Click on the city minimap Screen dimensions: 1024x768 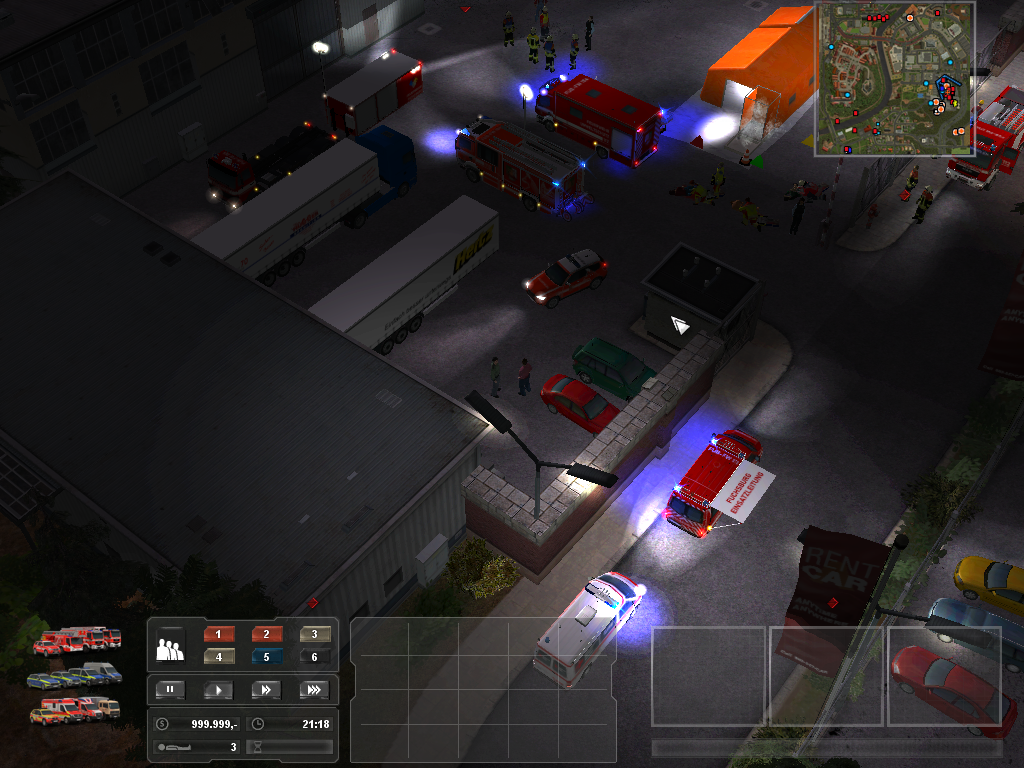point(895,78)
